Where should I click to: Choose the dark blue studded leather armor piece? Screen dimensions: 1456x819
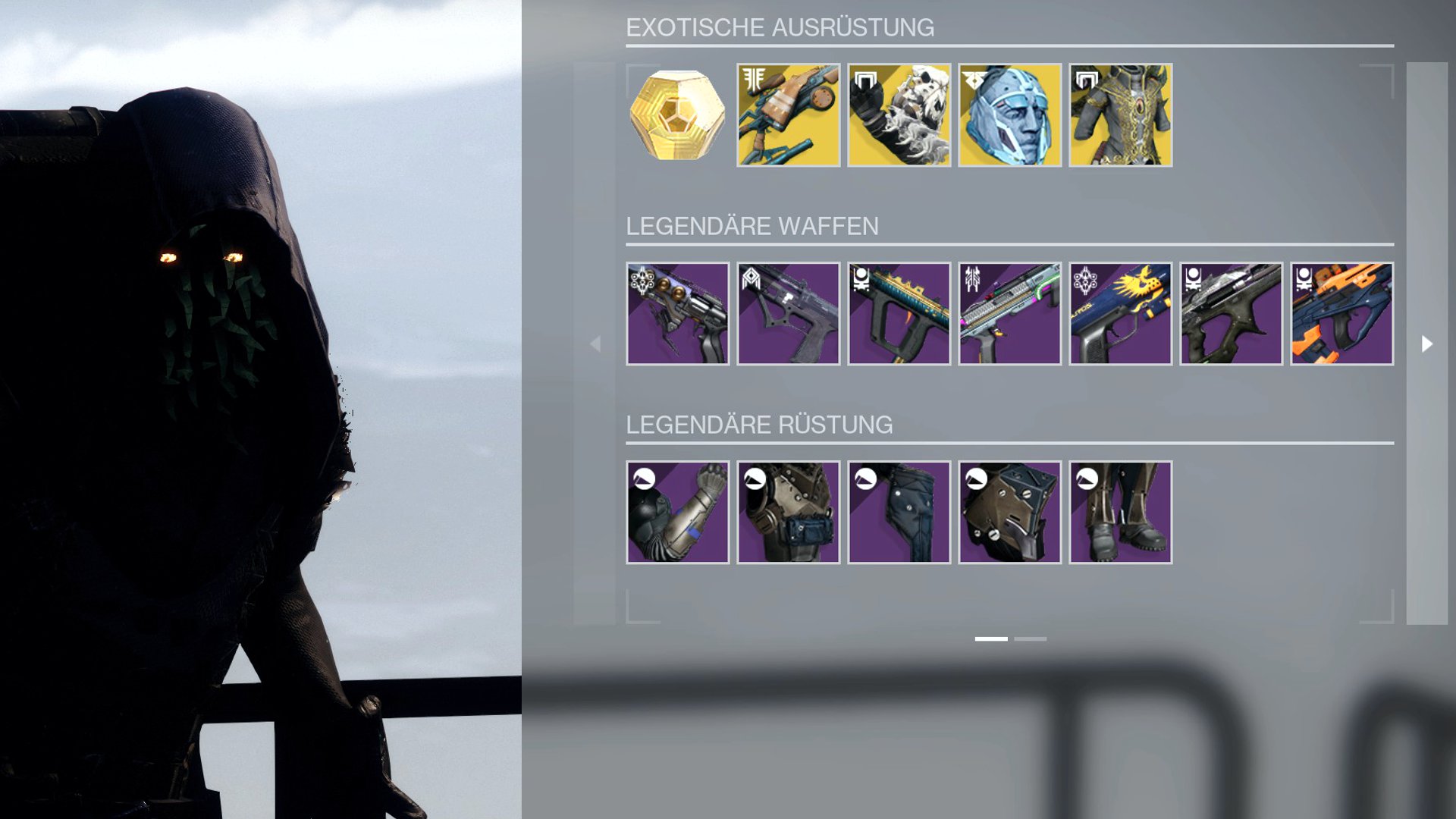tap(899, 513)
